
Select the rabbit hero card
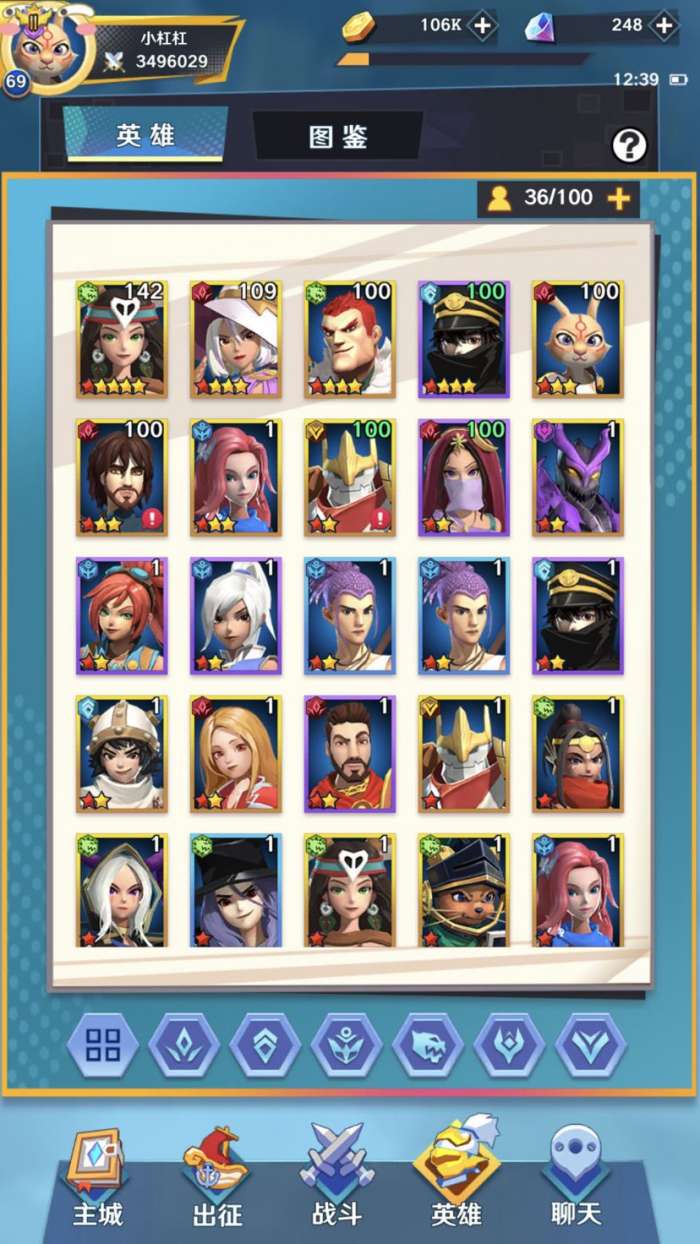578,339
